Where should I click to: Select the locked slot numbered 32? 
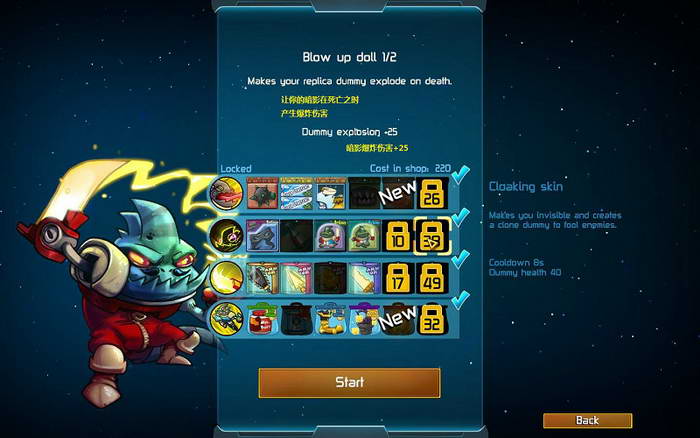pyautogui.click(x=433, y=320)
